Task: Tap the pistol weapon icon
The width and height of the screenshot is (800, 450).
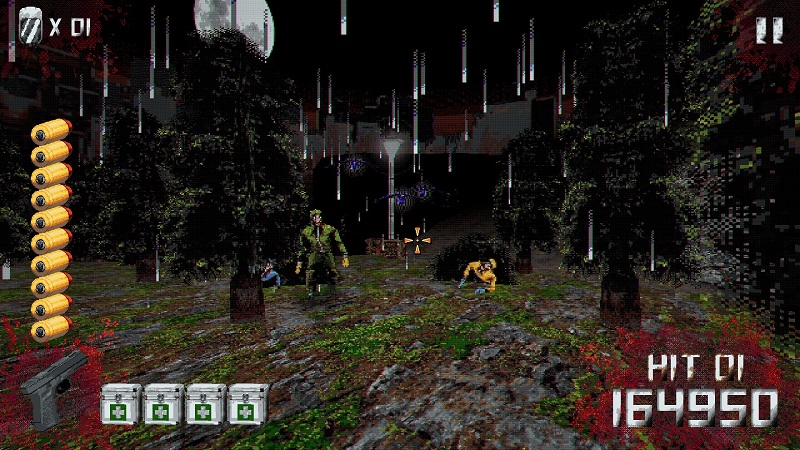Action: click(54, 388)
